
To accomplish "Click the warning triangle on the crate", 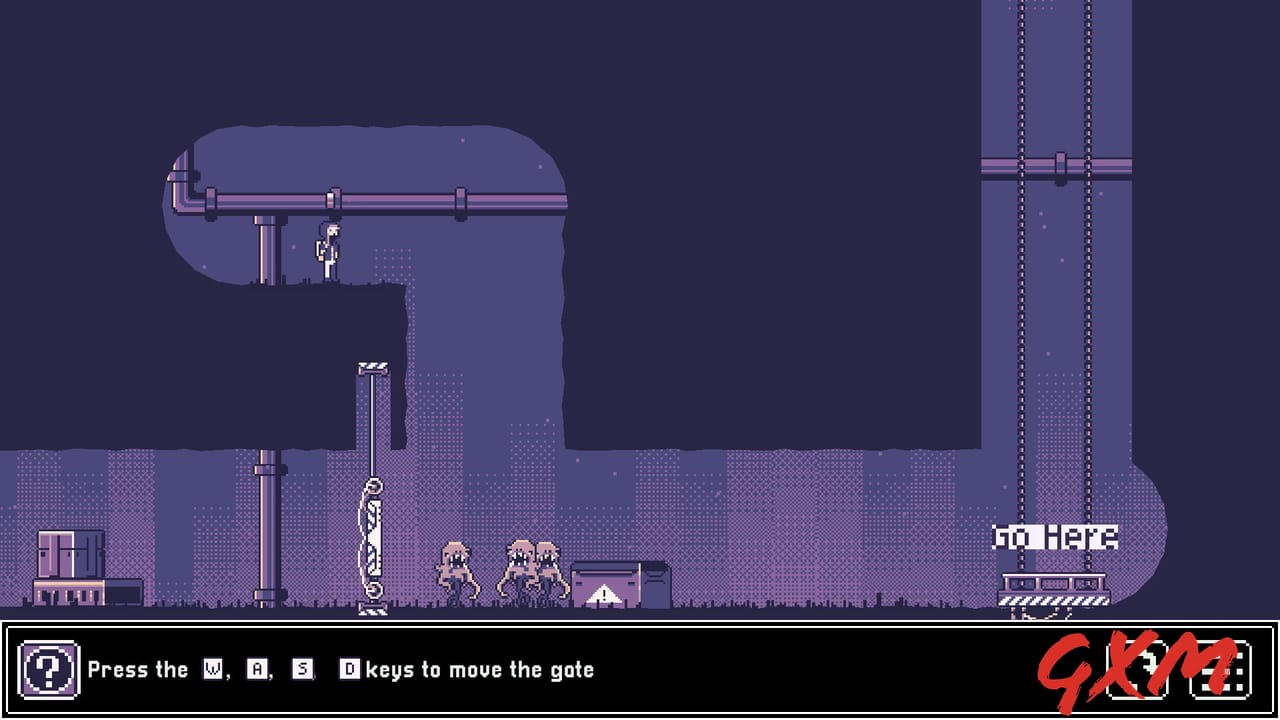I will point(602,595).
